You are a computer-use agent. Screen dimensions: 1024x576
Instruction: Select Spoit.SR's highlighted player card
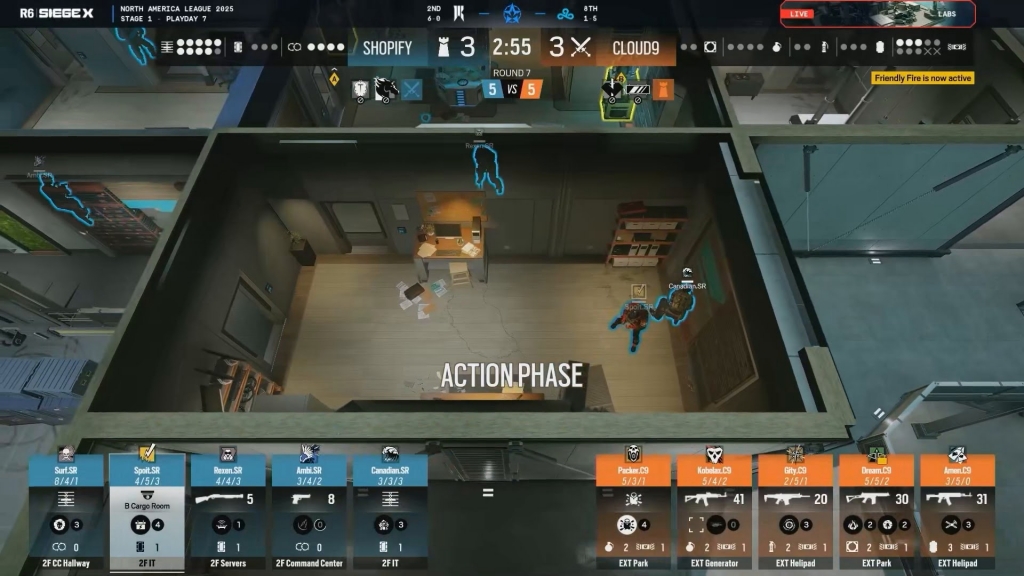pyautogui.click(x=147, y=512)
